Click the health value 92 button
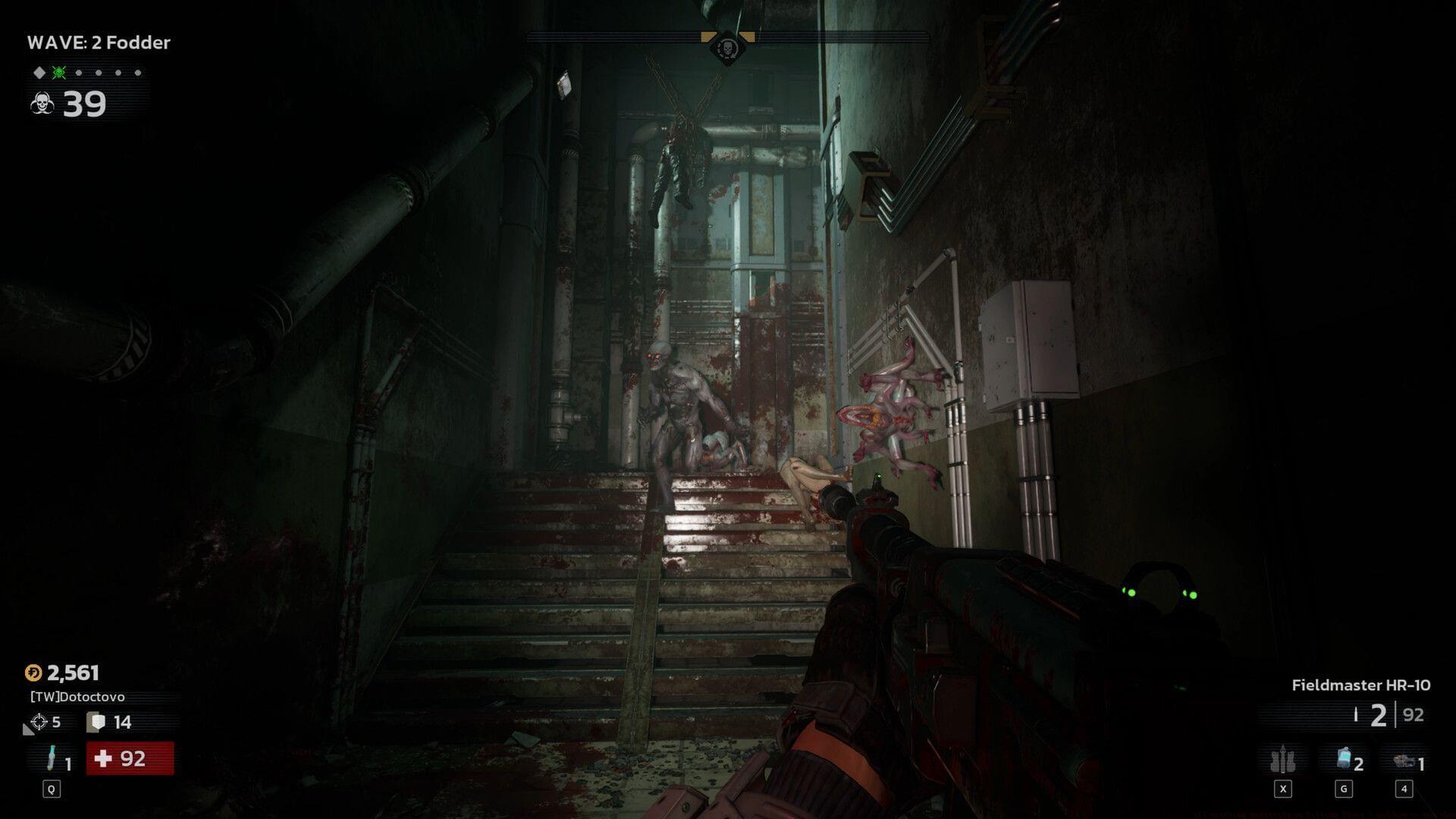 (x=130, y=759)
